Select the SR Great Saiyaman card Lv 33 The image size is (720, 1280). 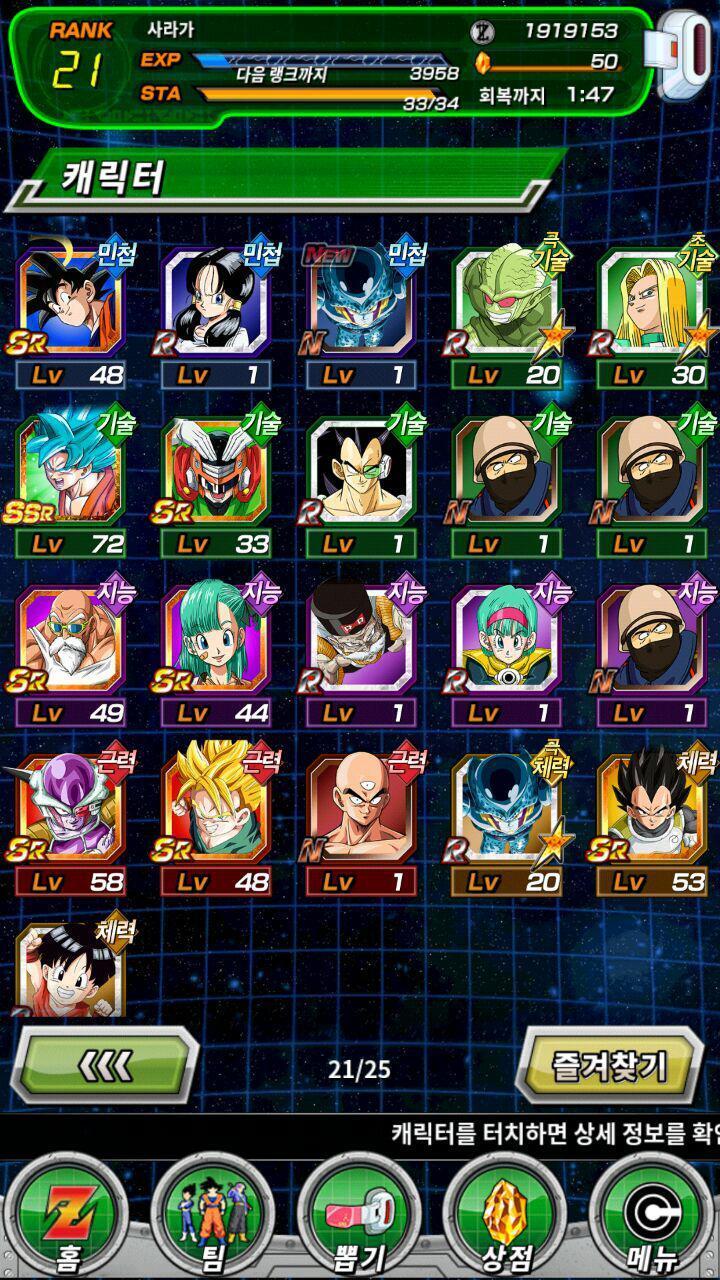[x=215, y=470]
